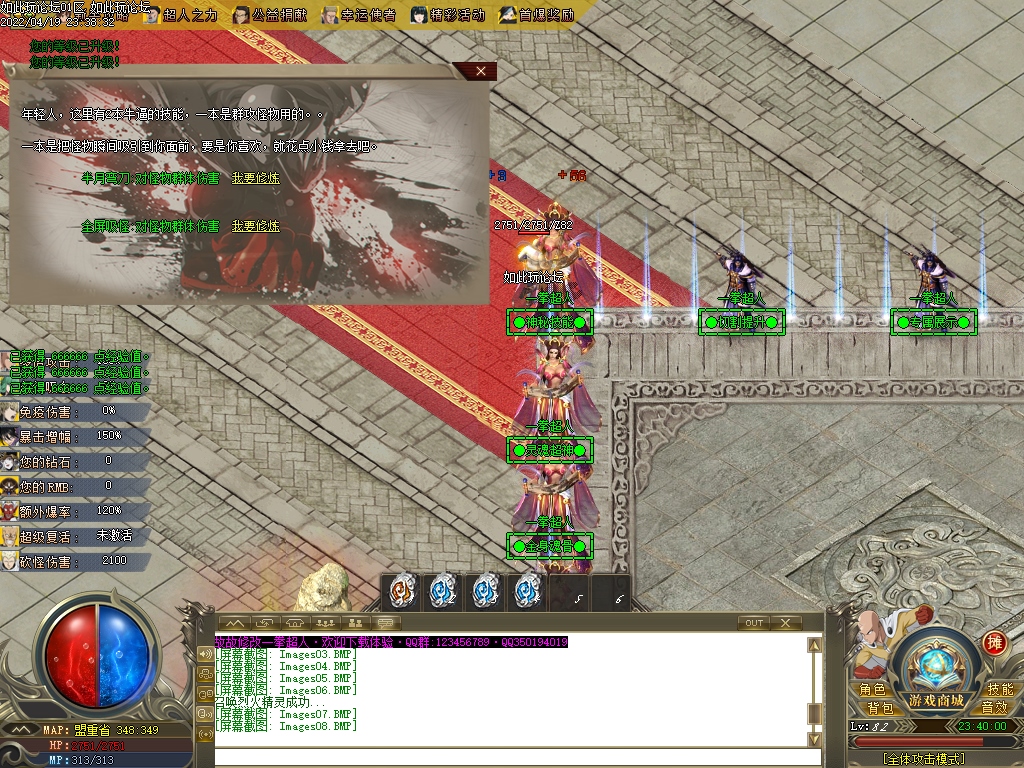Screen dimensions: 1024x768
Task: Choose 我要修炼 for the 半月弯刀 skill
Action: [x=255, y=178]
